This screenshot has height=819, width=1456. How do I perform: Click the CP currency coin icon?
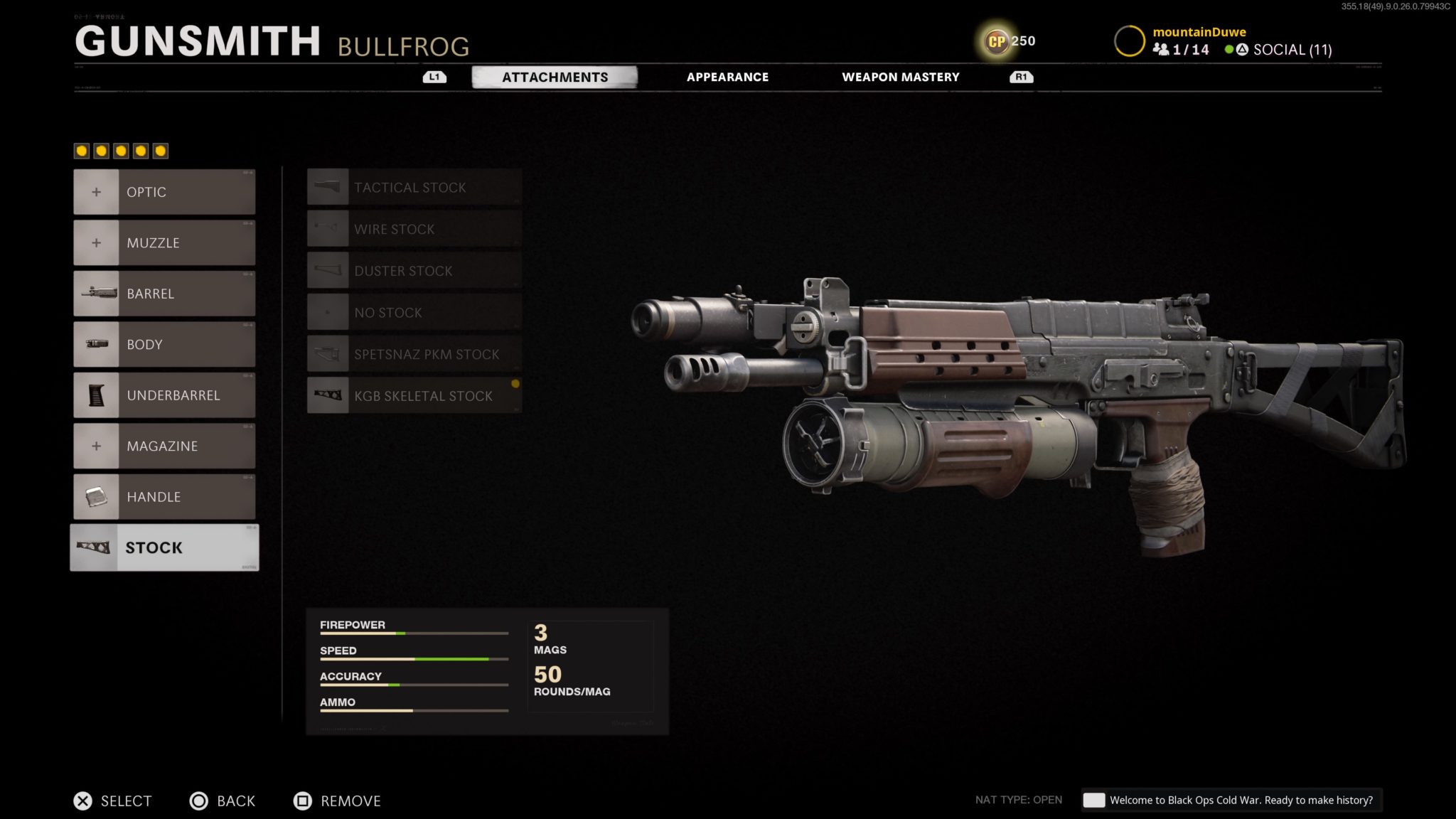[x=995, y=41]
